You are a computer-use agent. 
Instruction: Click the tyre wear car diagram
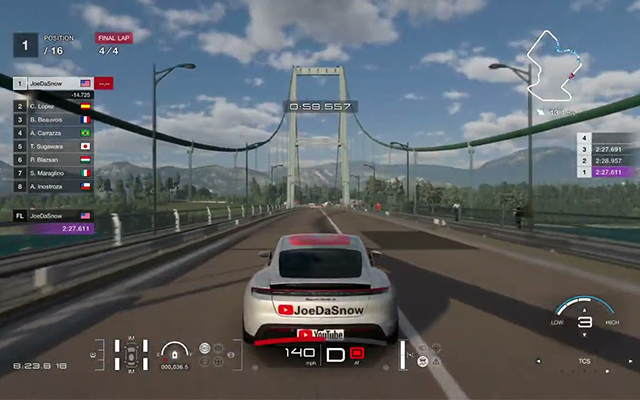[131, 353]
